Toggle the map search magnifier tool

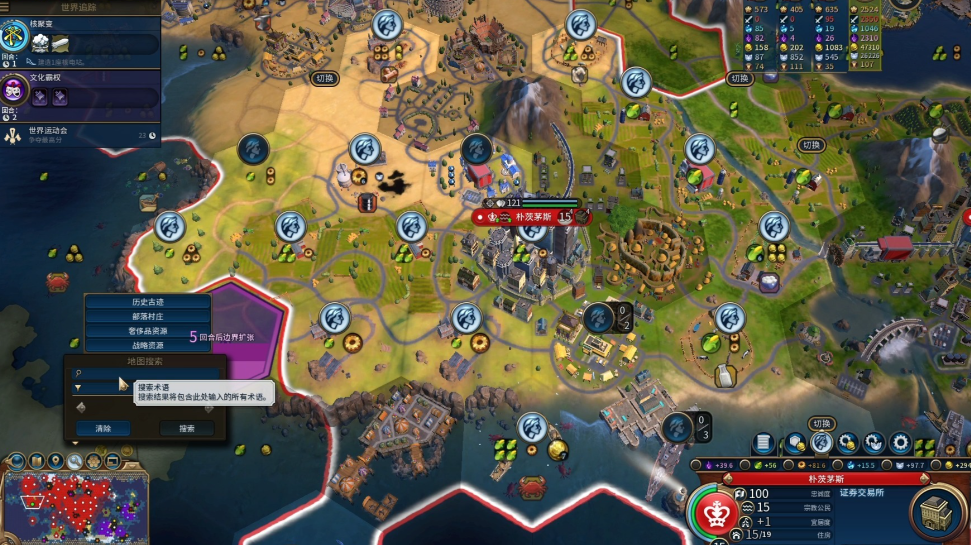point(74,461)
